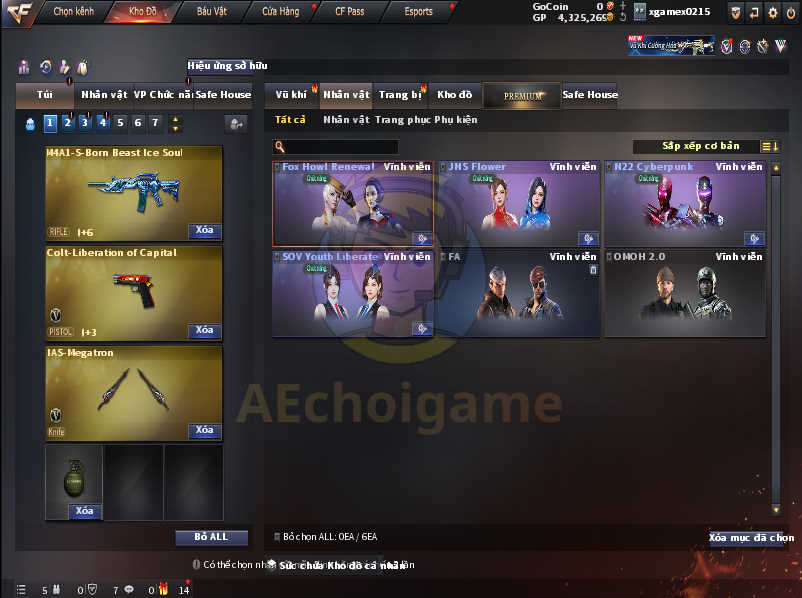Select bag page number 5
The width and height of the screenshot is (802, 598).
coord(120,123)
